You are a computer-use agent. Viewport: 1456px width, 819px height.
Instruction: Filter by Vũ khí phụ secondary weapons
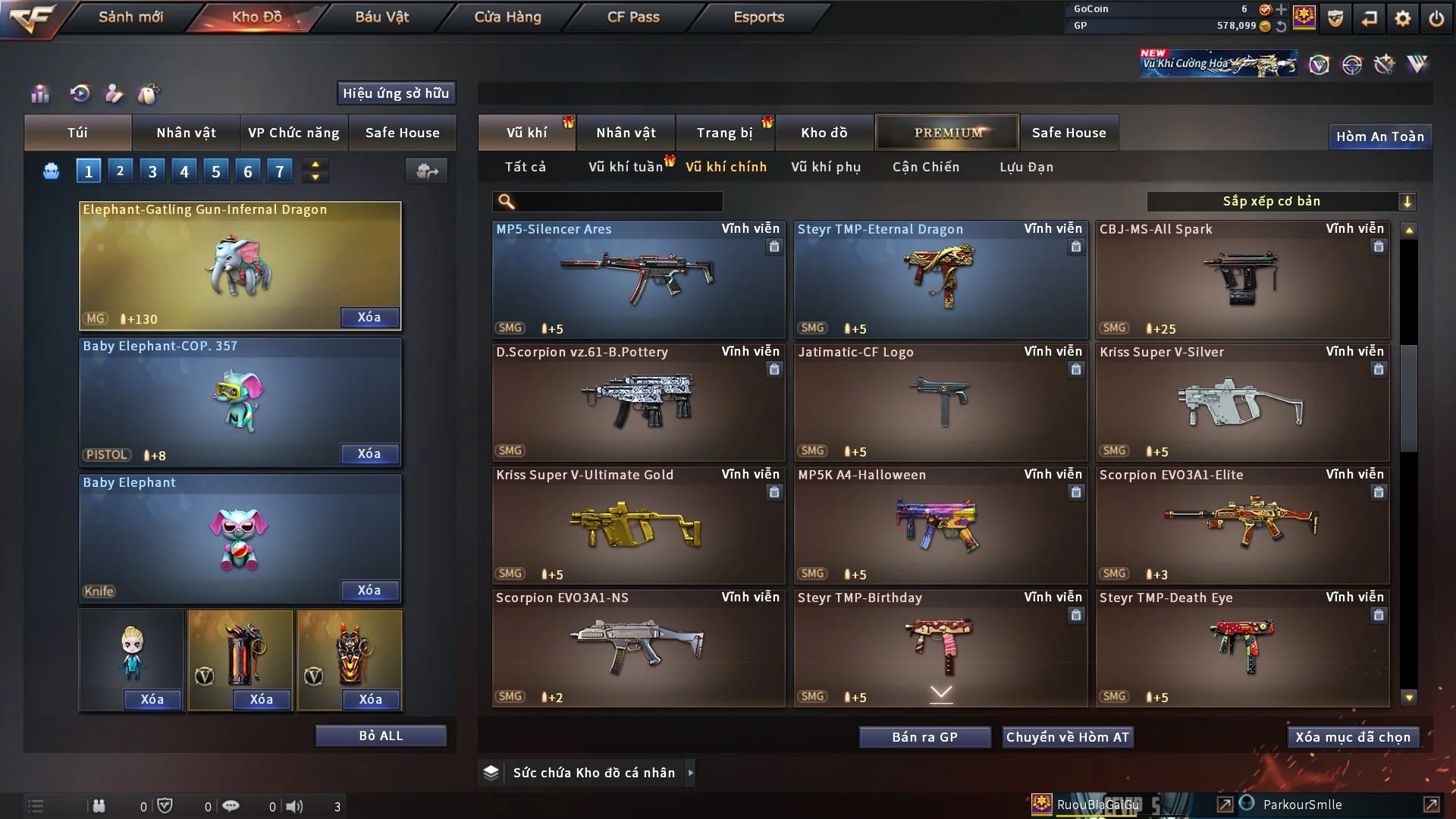point(826,167)
